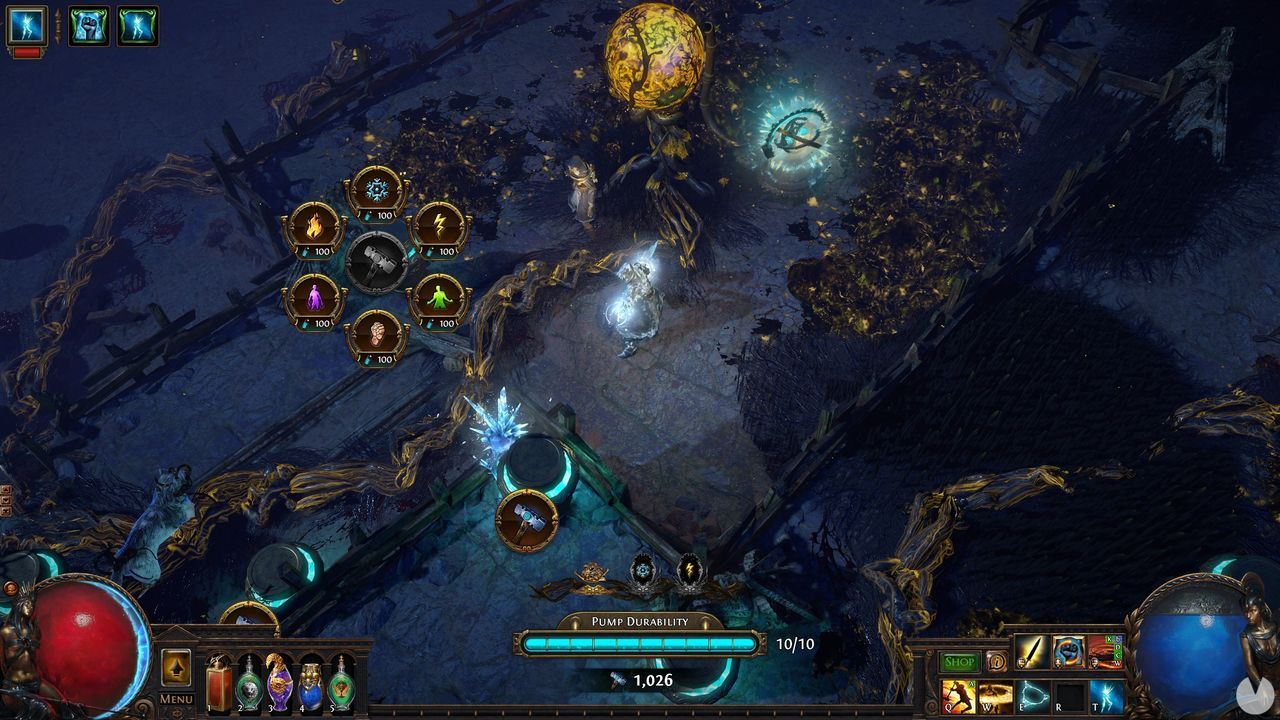Select the cold damage snowflake option
The image size is (1280, 720).
[377, 188]
